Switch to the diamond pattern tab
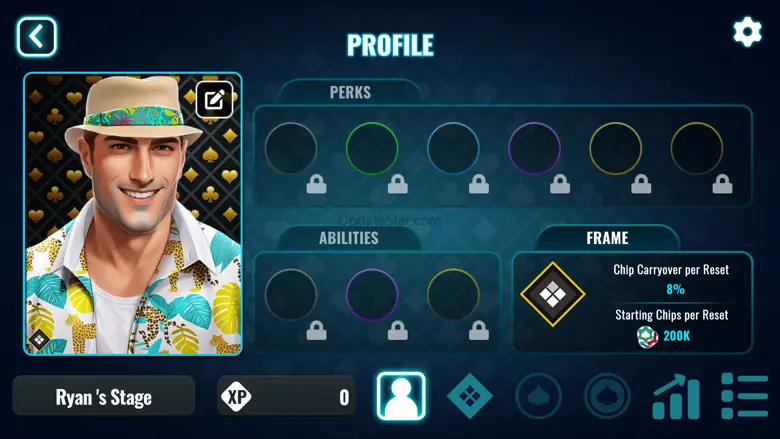The image size is (780, 439). [x=469, y=396]
